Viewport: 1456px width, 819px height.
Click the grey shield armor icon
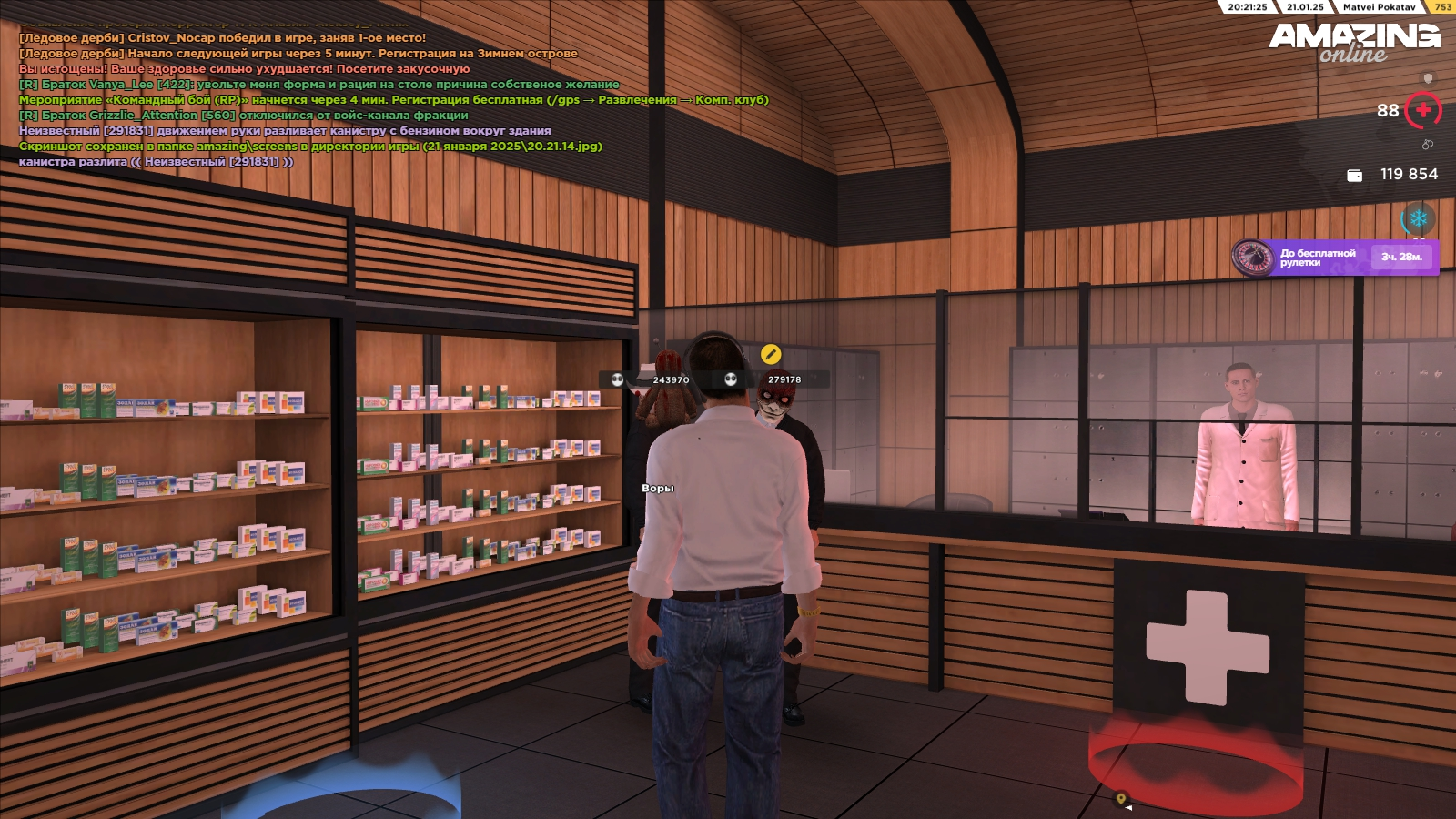pyautogui.click(x=1428, y=79)
